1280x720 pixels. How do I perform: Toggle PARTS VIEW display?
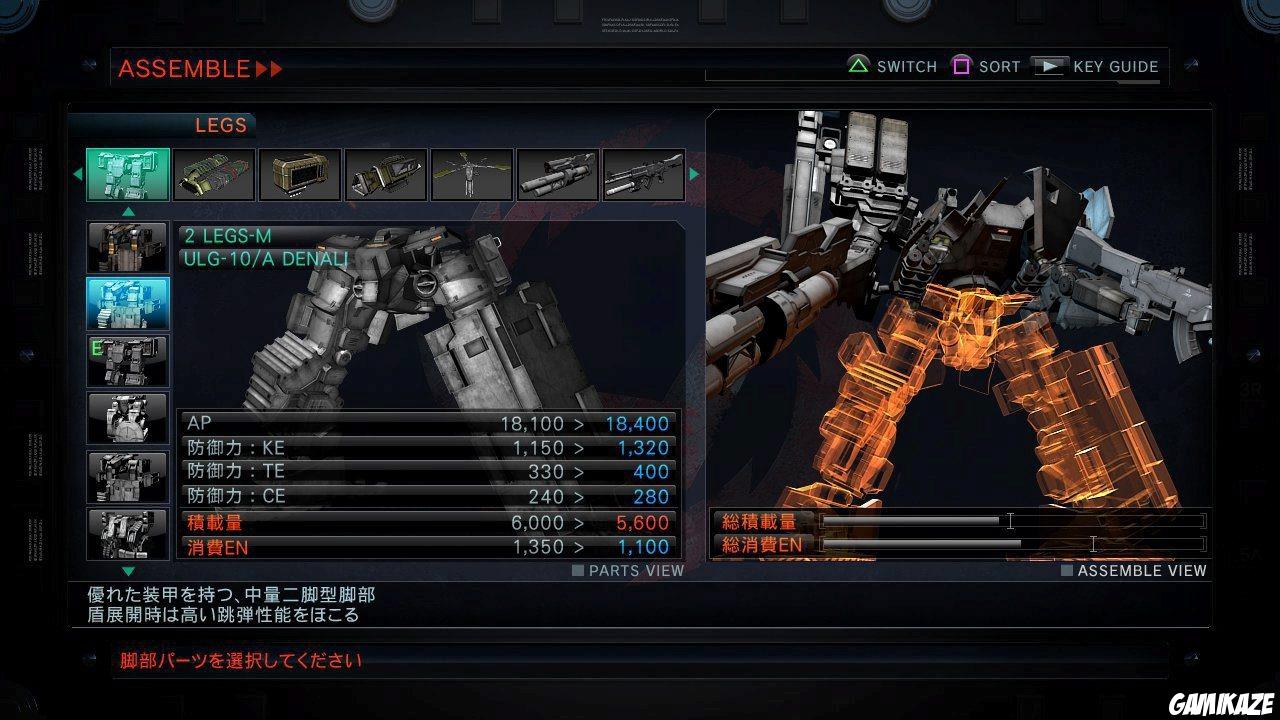pyautogui.click(x=627, y=570)
